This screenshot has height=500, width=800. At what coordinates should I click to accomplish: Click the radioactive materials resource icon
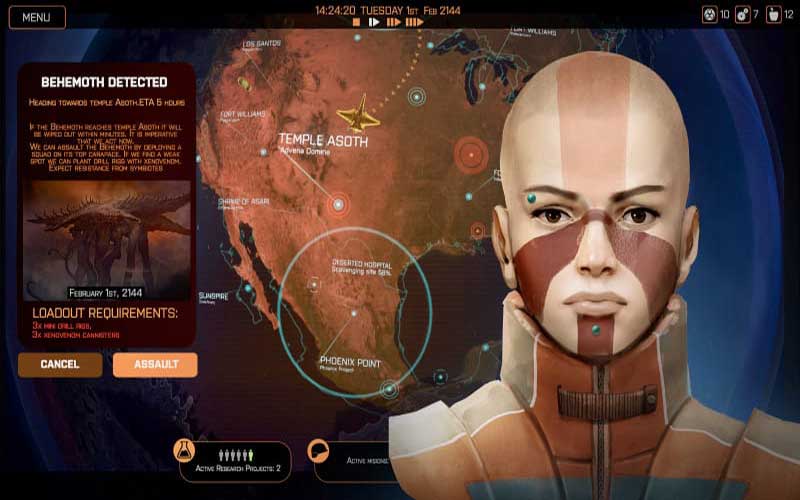point(709,14)
